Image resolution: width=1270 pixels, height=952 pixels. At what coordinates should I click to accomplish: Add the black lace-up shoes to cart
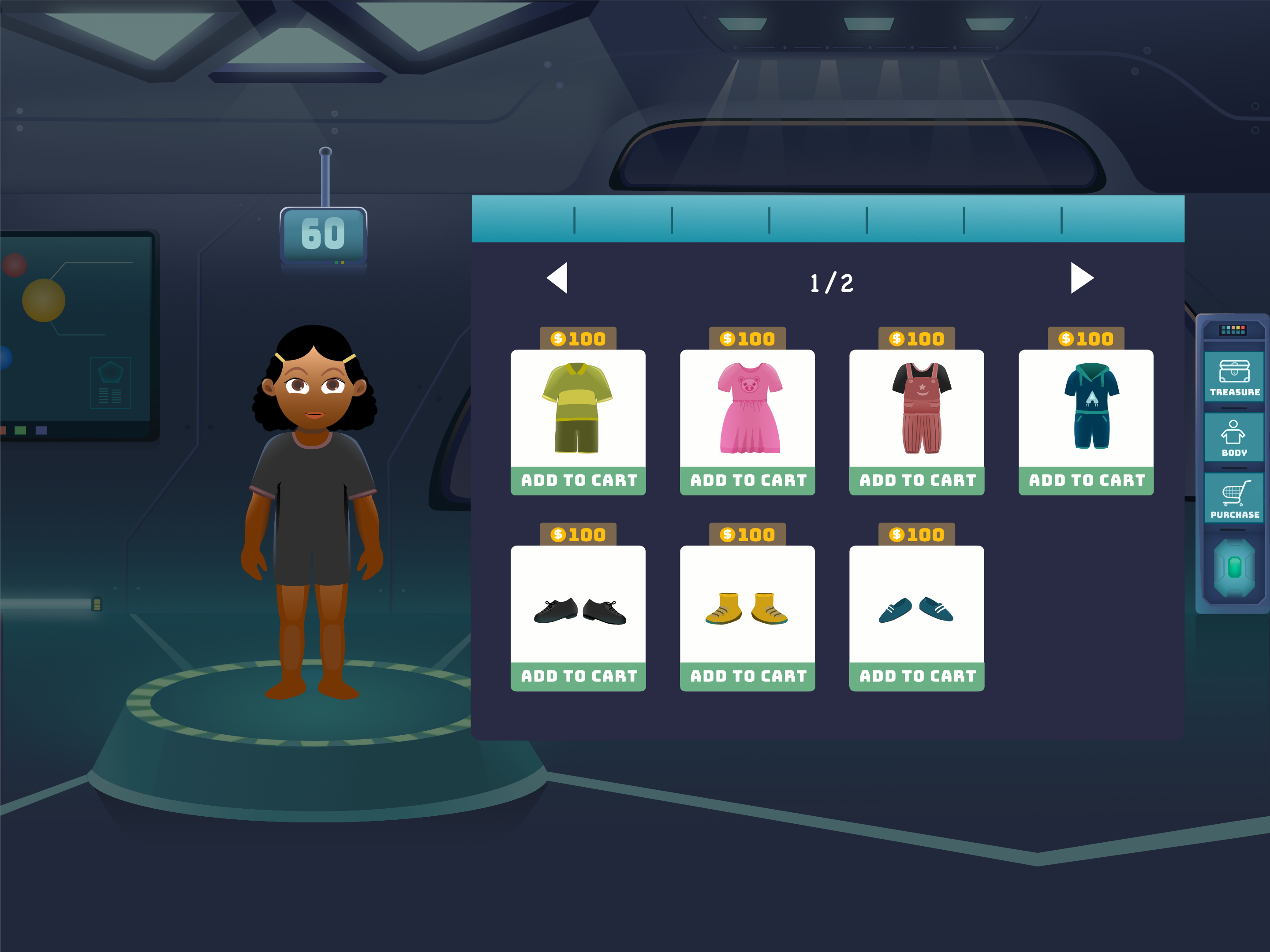pos(578,676)
